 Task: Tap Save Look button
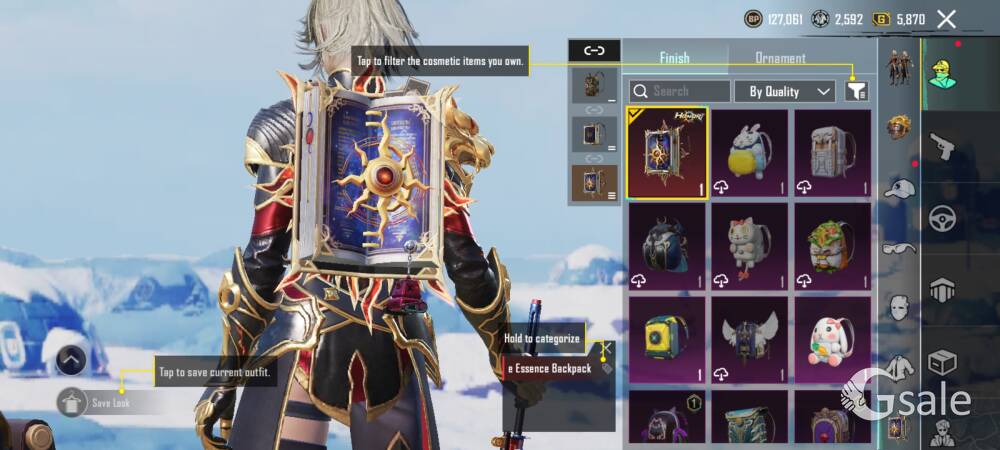[108, 403]
